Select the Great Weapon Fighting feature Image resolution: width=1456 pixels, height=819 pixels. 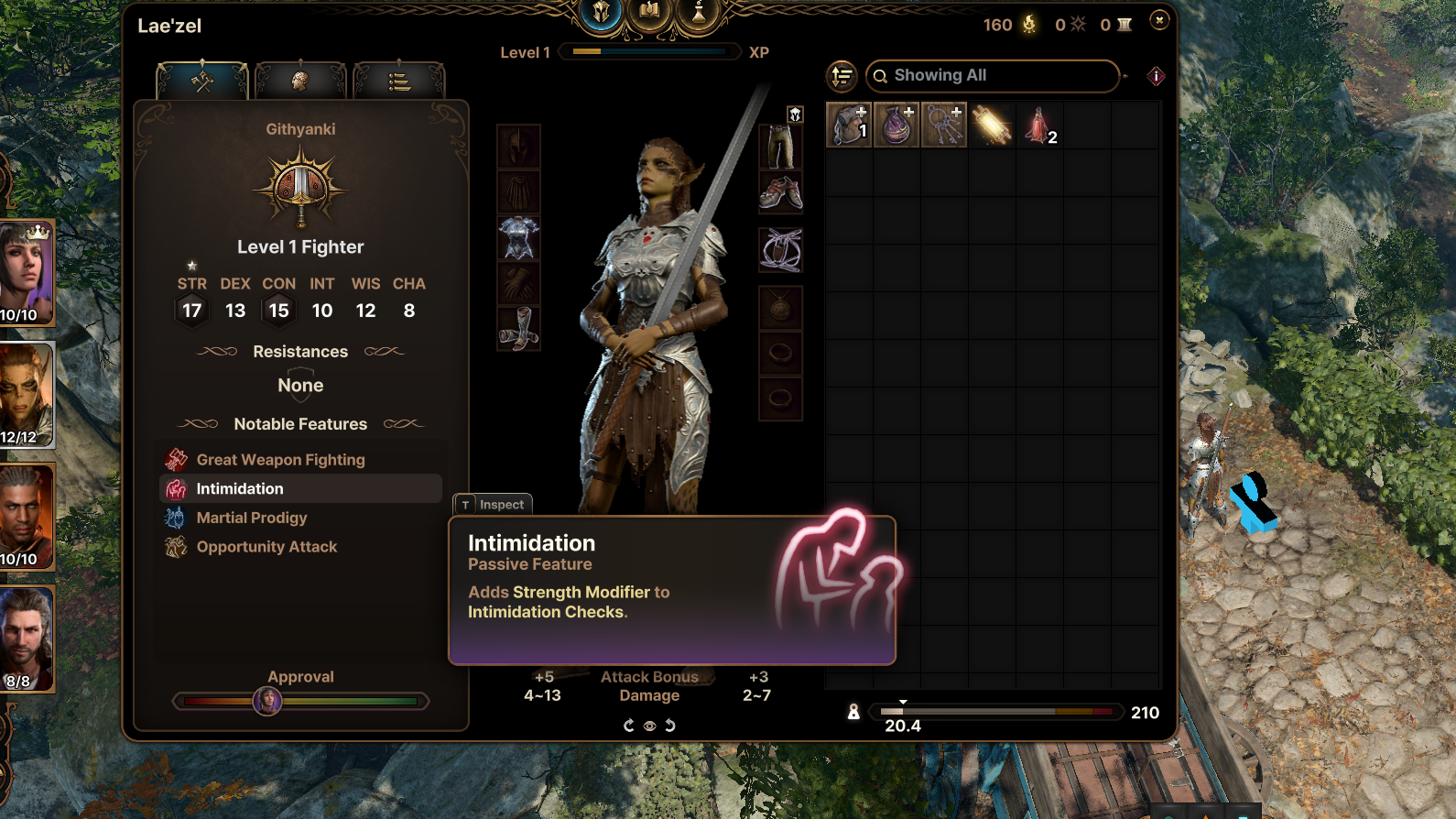click(280, 460)
